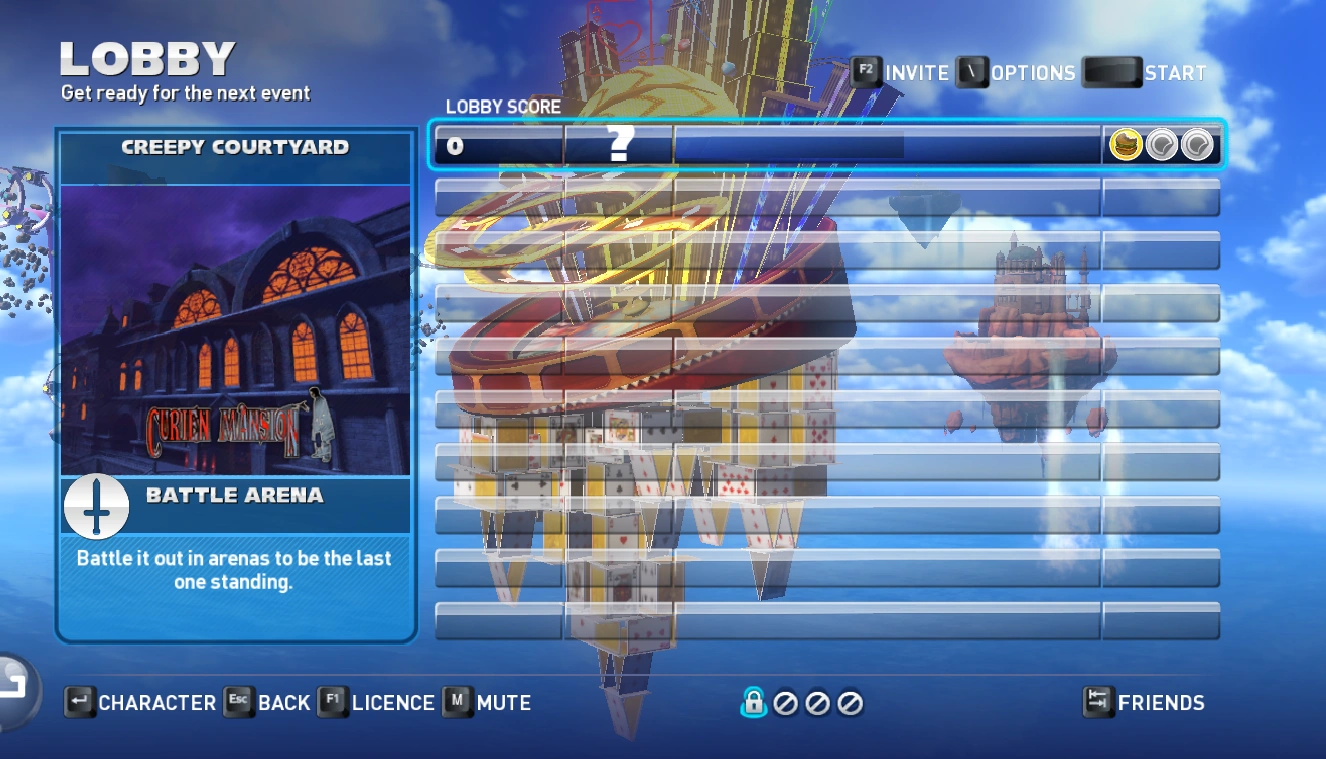This screenshot has width=1326, height=759.
Task: Toggle the Mute label
Action: point(504,703)
